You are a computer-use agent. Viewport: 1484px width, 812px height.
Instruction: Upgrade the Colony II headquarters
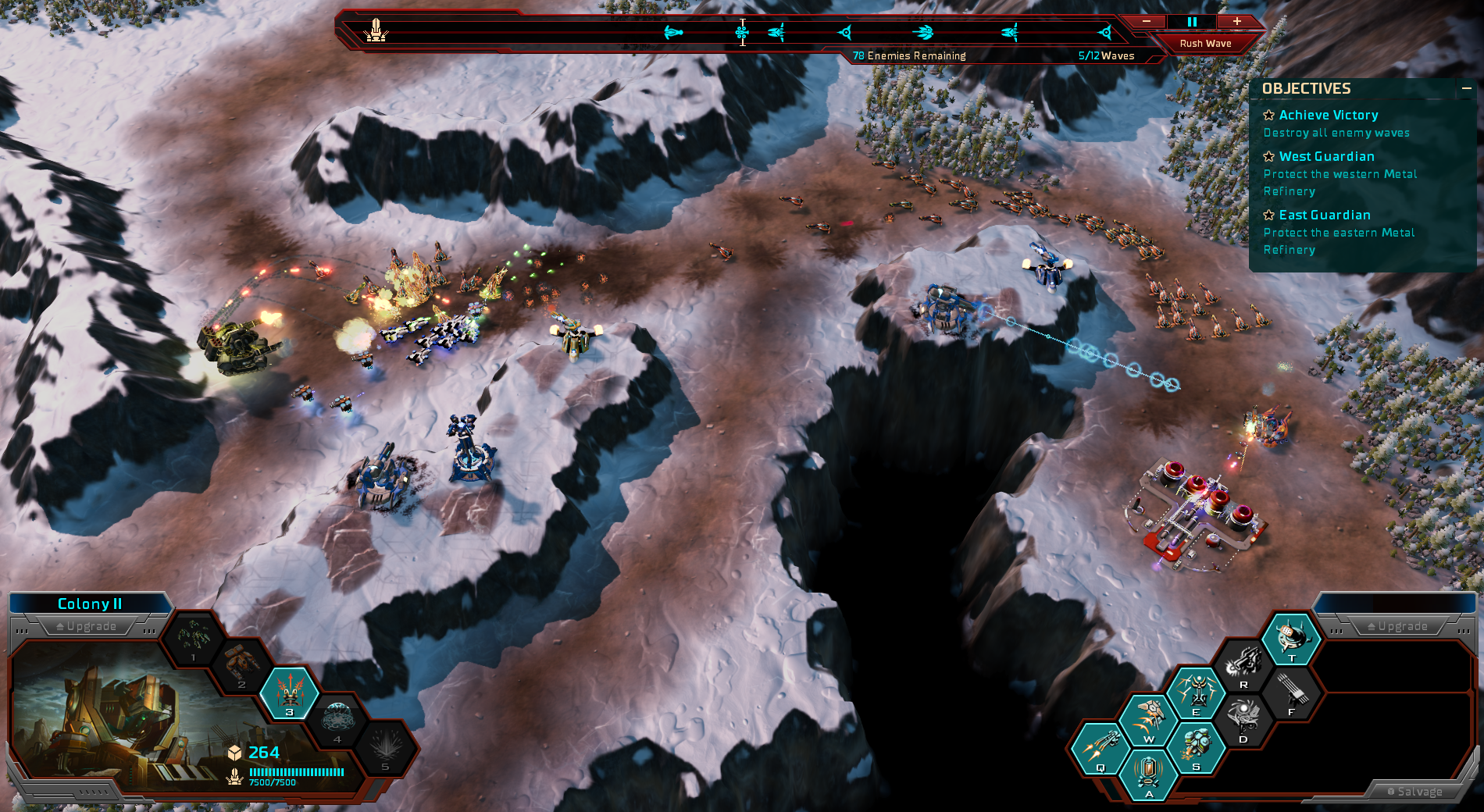pos(87,626)
